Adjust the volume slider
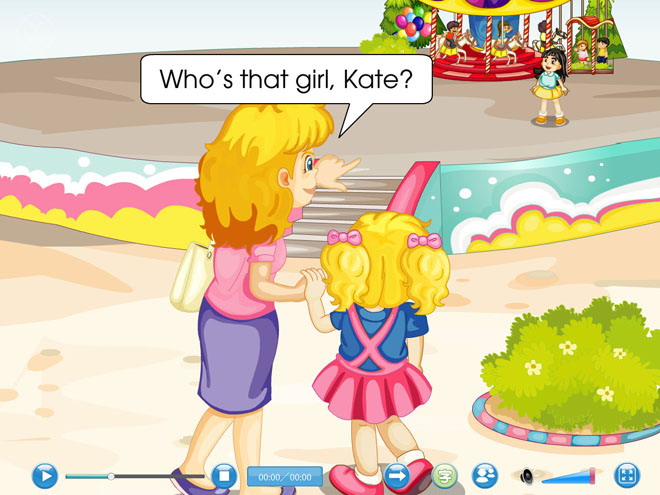Screen dimensions: 660x495 (591, 476)
